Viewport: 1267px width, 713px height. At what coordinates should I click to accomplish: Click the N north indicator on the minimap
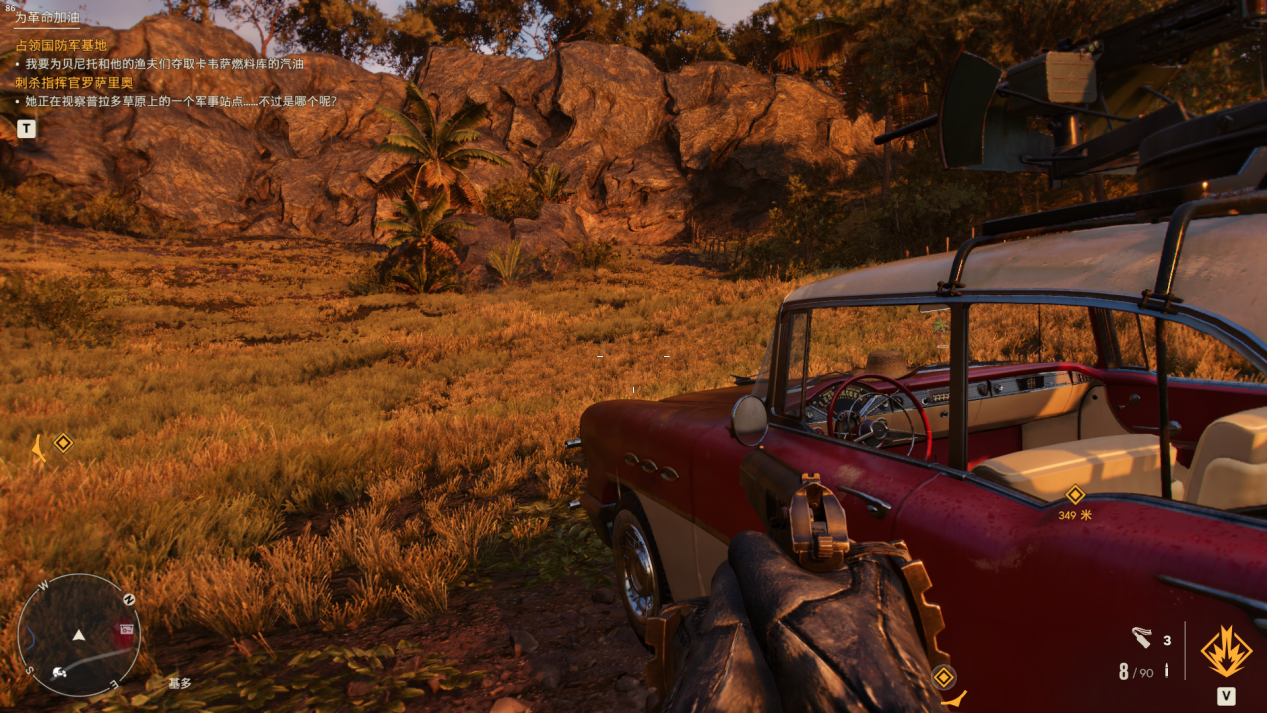[129, 599]
